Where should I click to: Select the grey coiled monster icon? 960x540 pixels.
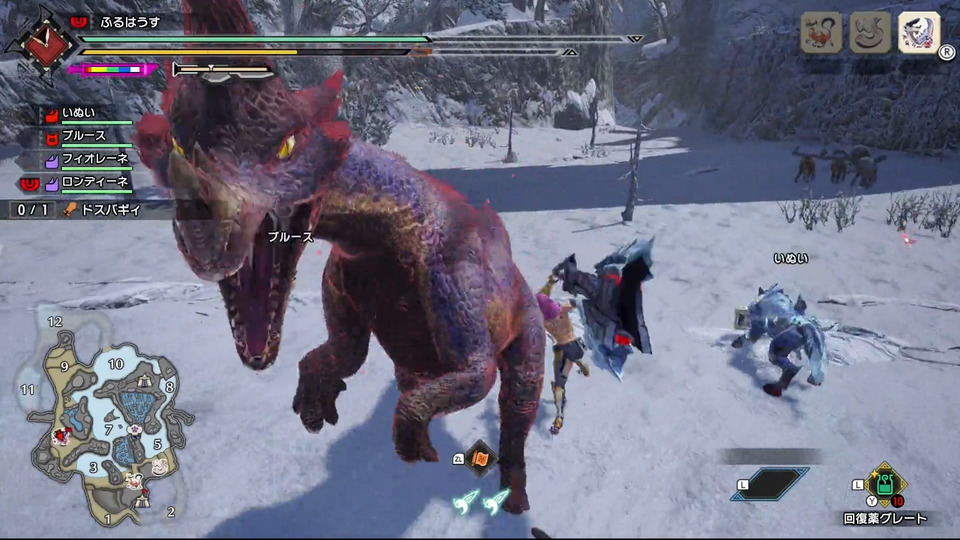869,33
